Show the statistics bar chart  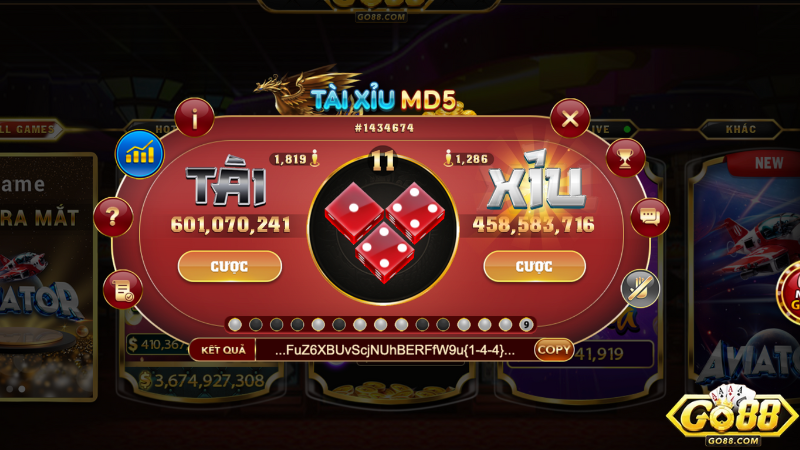(139, 153)
